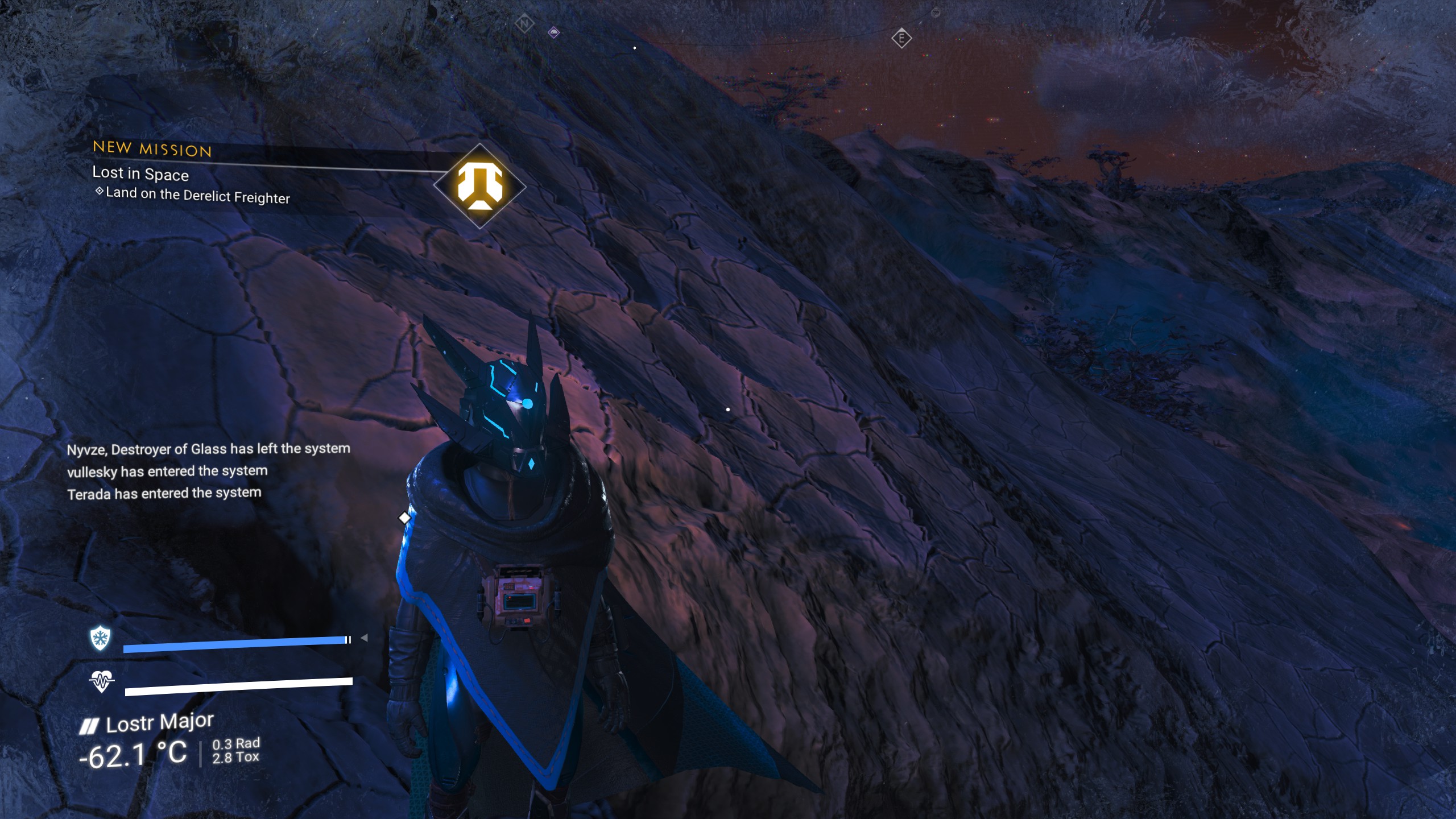Click the East compass marker
Screen dimensions: 1456x819
tap(901, 39)
